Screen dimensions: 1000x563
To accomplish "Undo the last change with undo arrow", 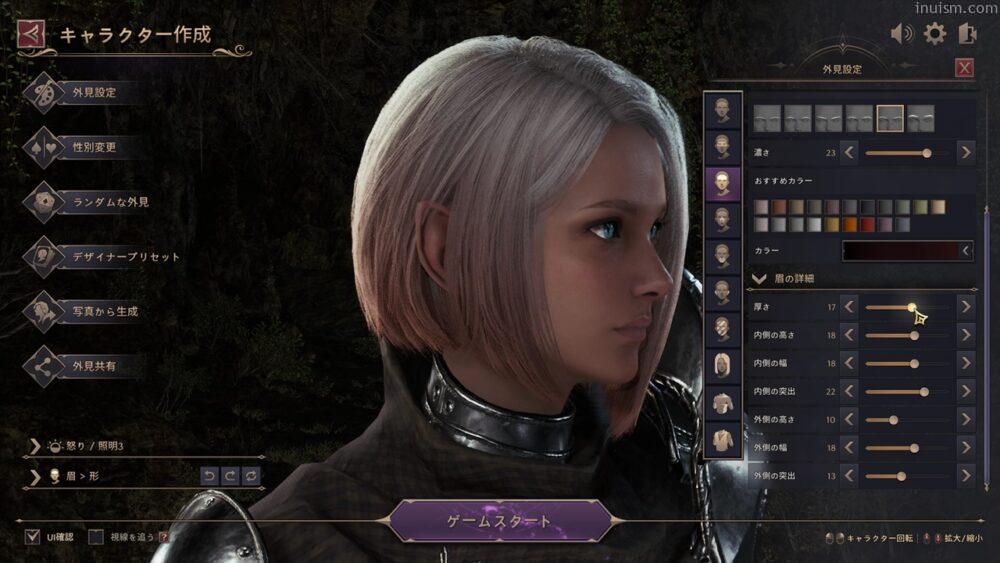I will (209, 476).
